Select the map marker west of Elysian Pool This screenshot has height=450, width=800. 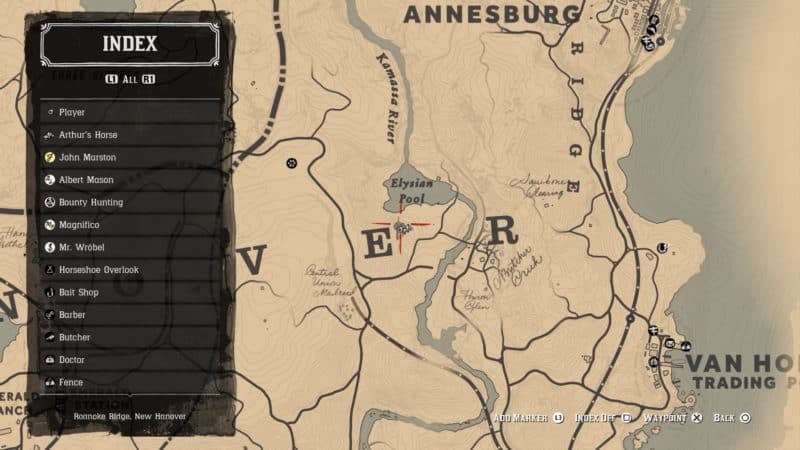pyautogui.click(x=292, y=161)
